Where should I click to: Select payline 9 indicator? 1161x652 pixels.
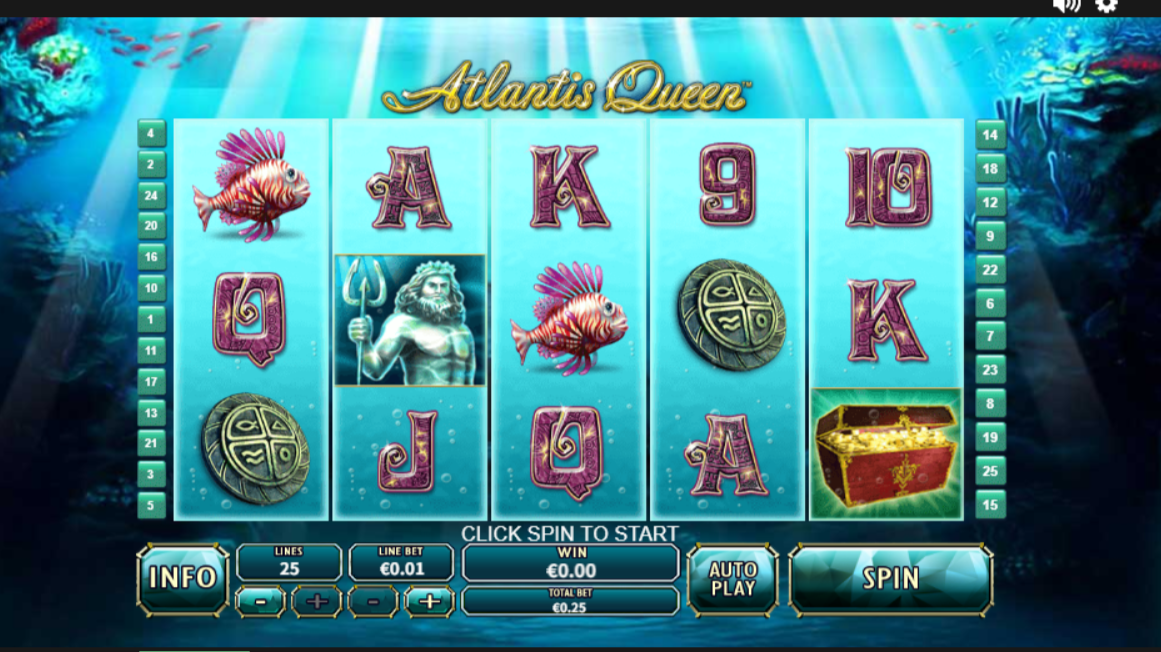point(990,237)
